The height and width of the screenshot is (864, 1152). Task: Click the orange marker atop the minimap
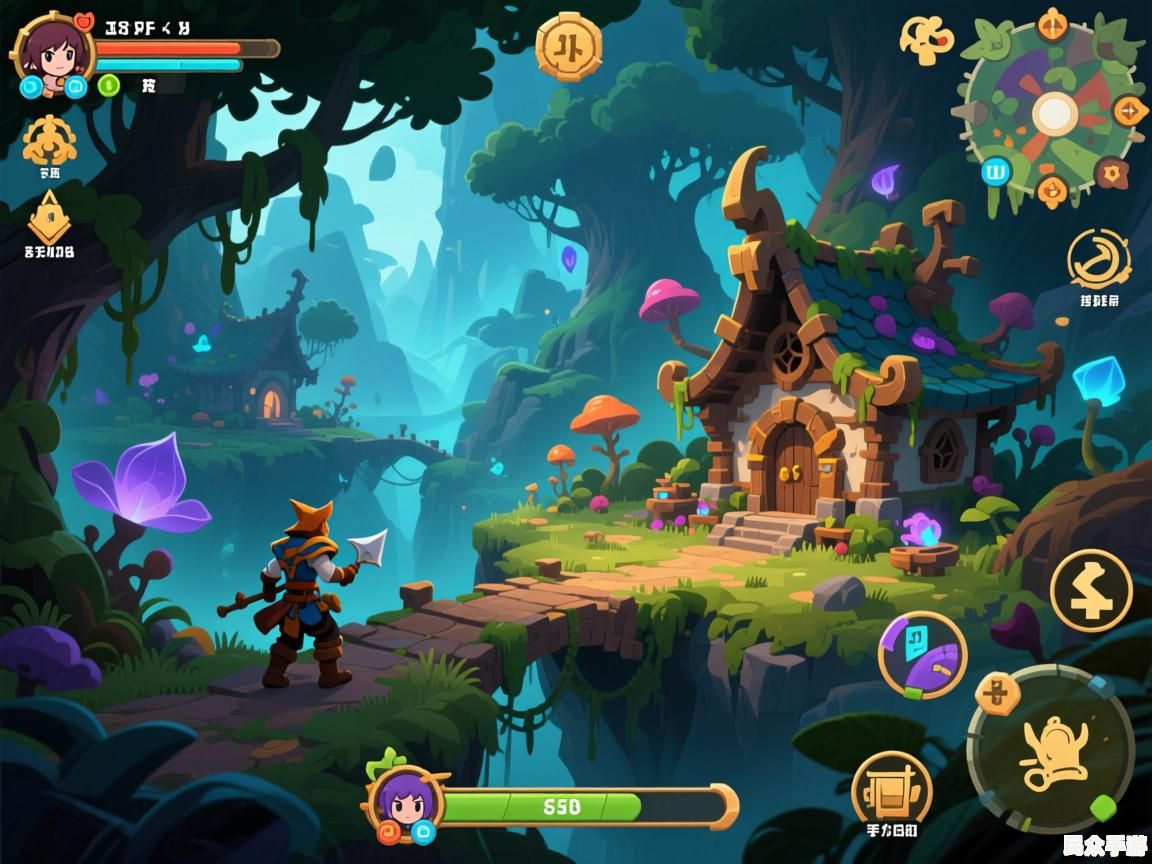(x=1052, y=23)
